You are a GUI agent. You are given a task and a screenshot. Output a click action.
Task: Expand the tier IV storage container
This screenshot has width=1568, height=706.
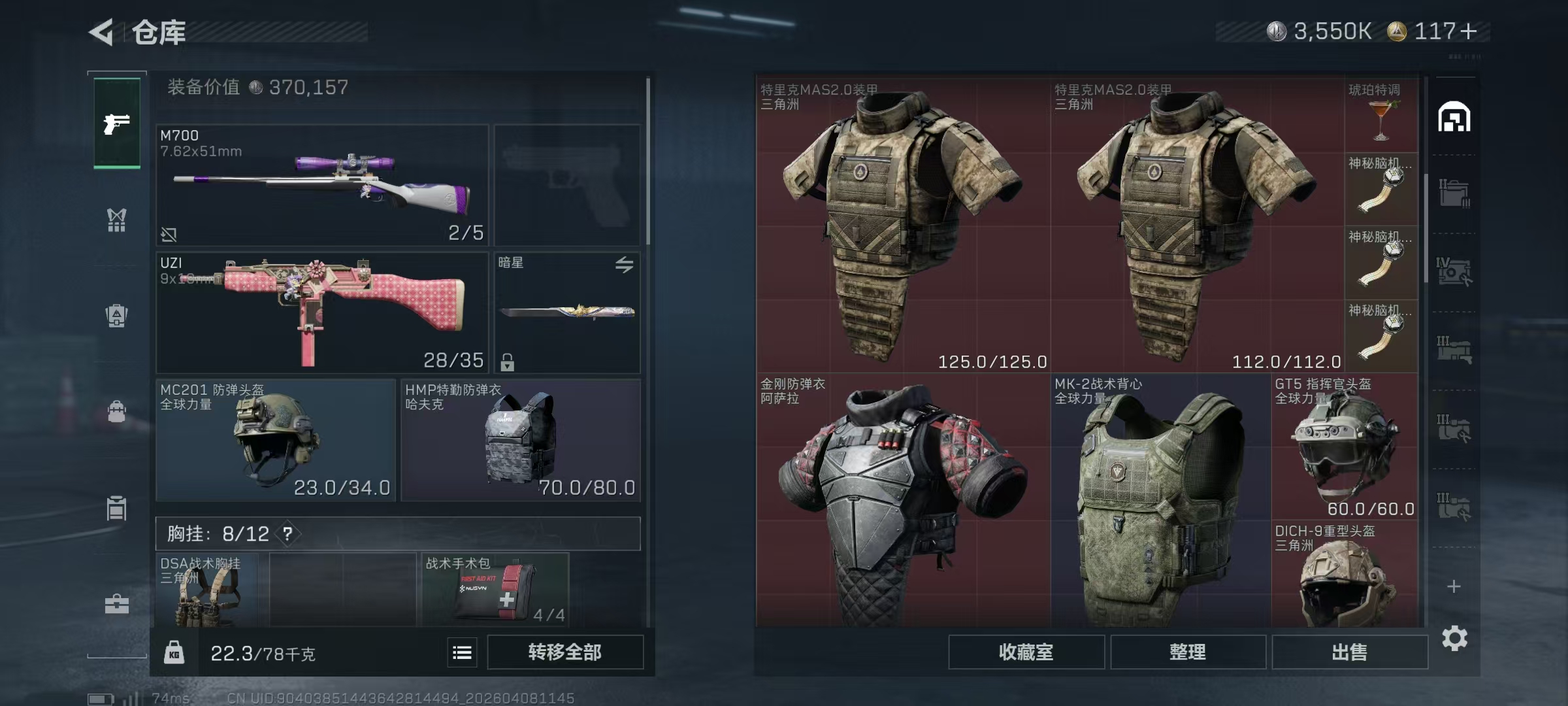pos(1456,271)
